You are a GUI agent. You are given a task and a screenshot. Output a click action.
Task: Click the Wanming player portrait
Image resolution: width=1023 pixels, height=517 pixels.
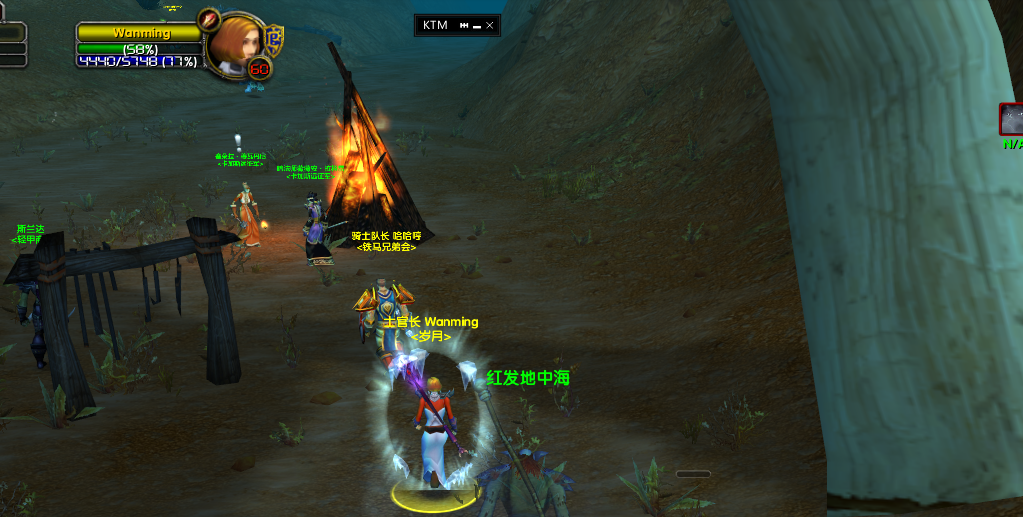[x=238, y=42]
